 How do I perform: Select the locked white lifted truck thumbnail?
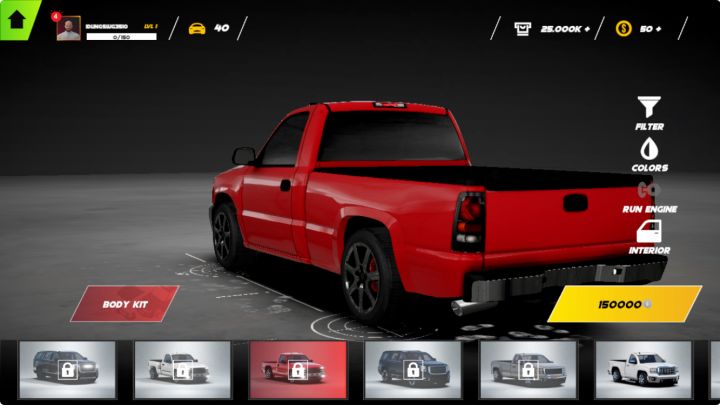pos(182,370)
